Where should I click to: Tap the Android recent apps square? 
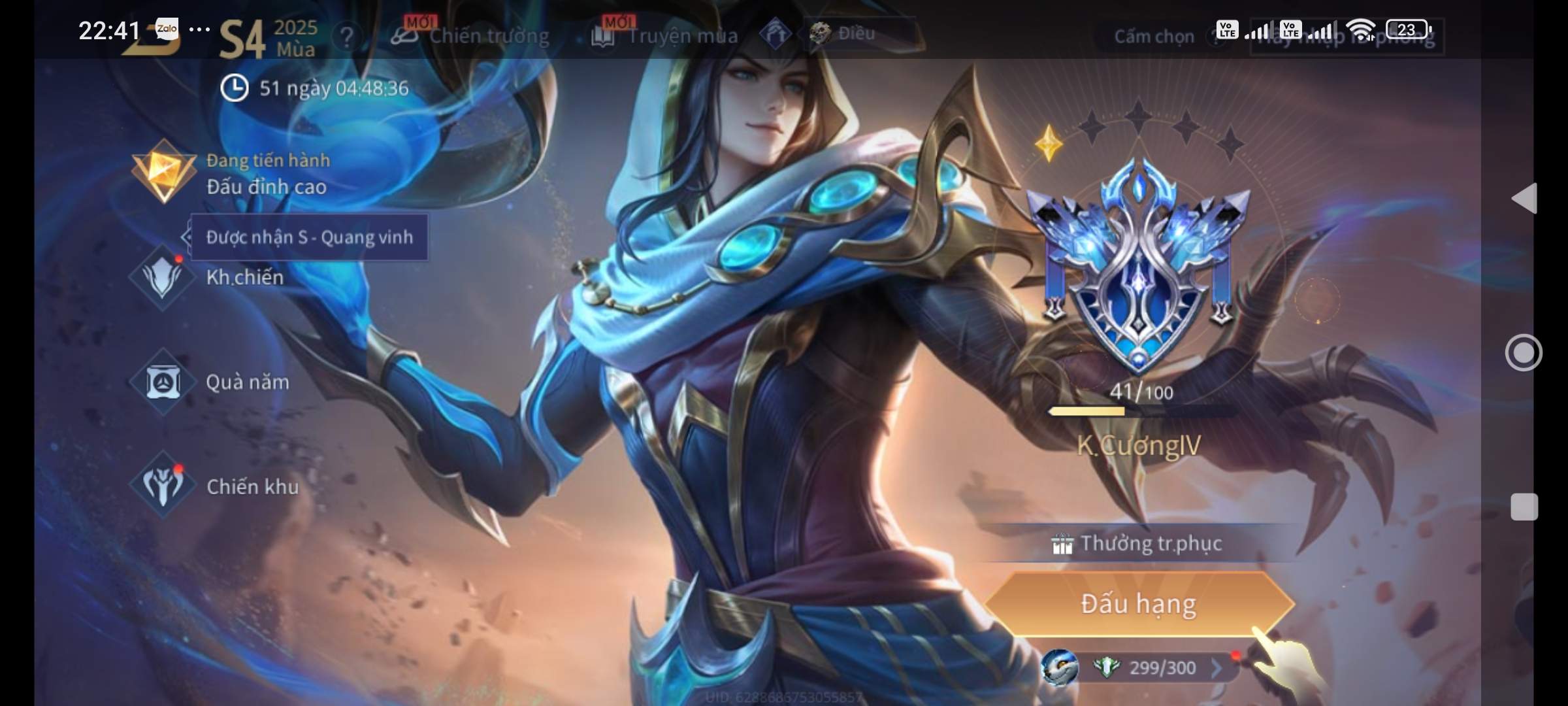(x=1524, y=507)
